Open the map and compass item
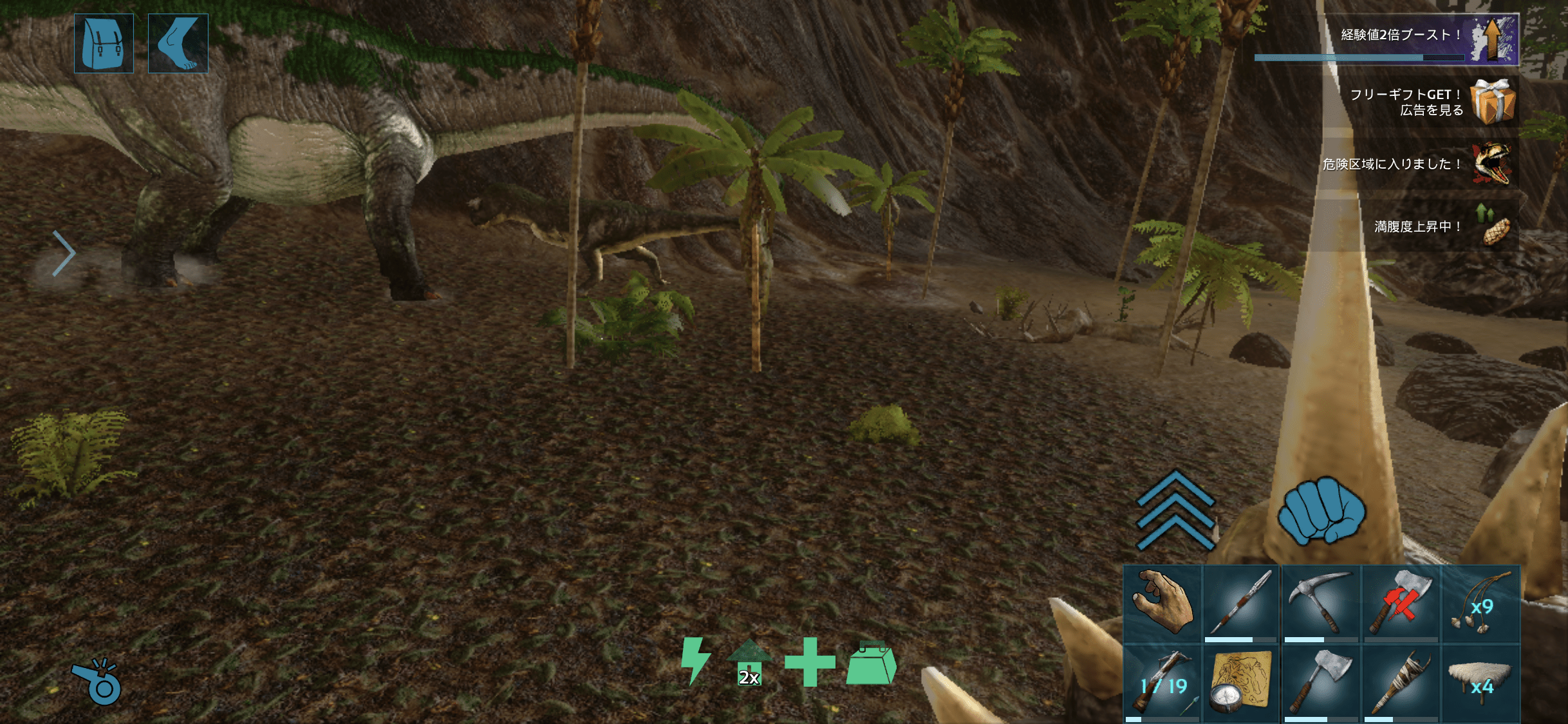1568x724 pixels. click(x=1241, y=683)
